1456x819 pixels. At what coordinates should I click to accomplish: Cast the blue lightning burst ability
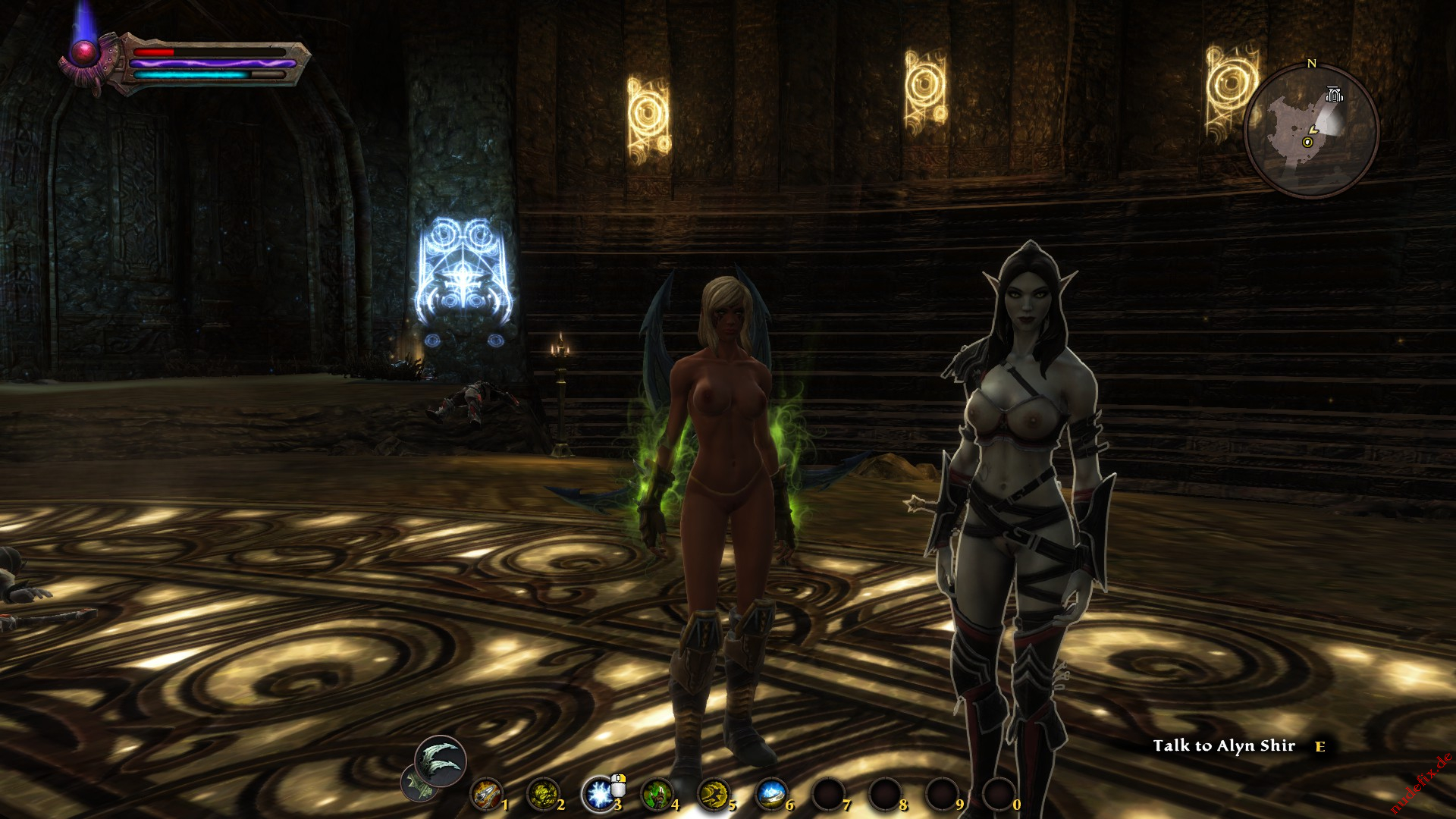tap(599, 795)
